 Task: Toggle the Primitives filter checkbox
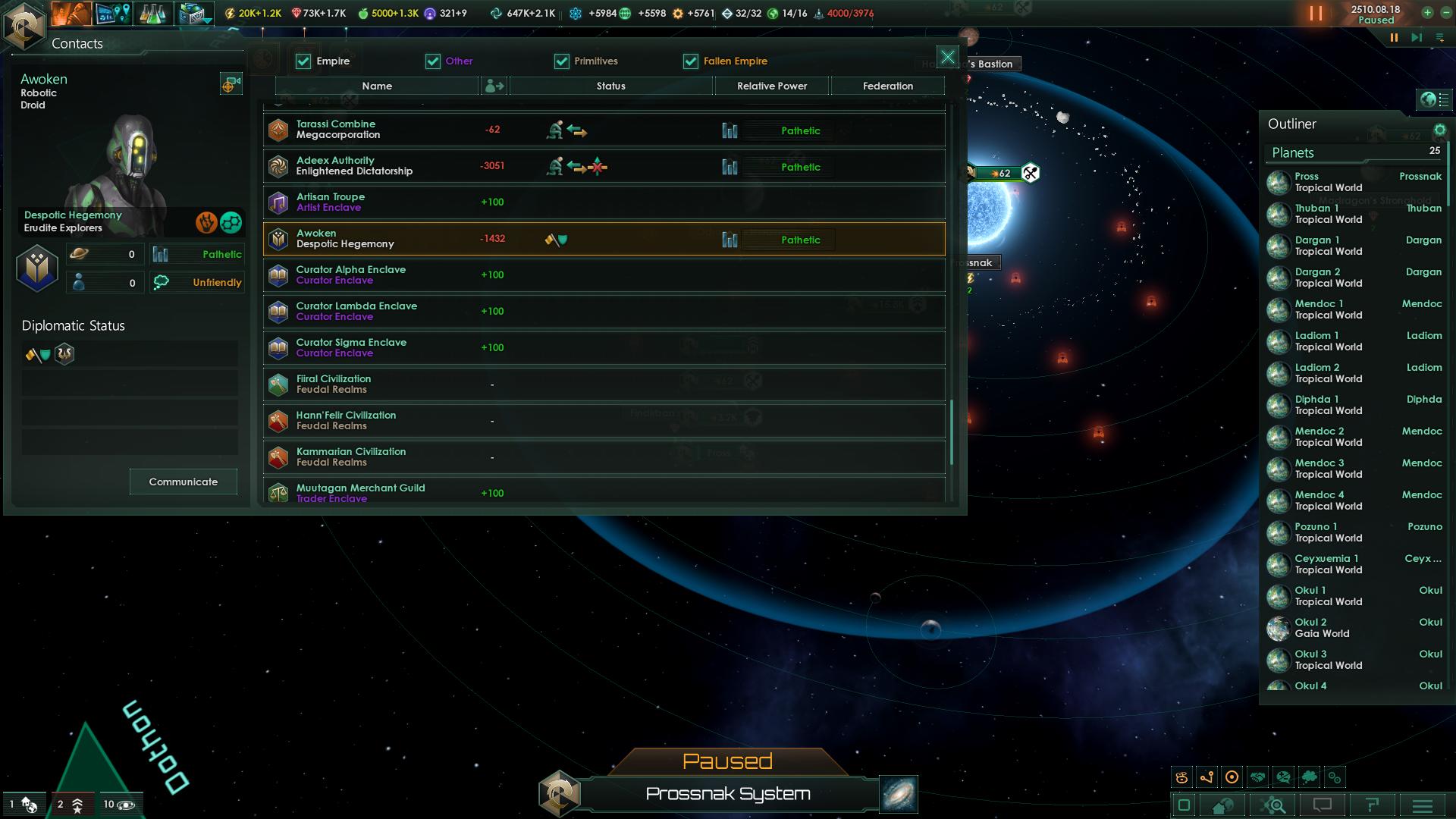pos(561,61)
